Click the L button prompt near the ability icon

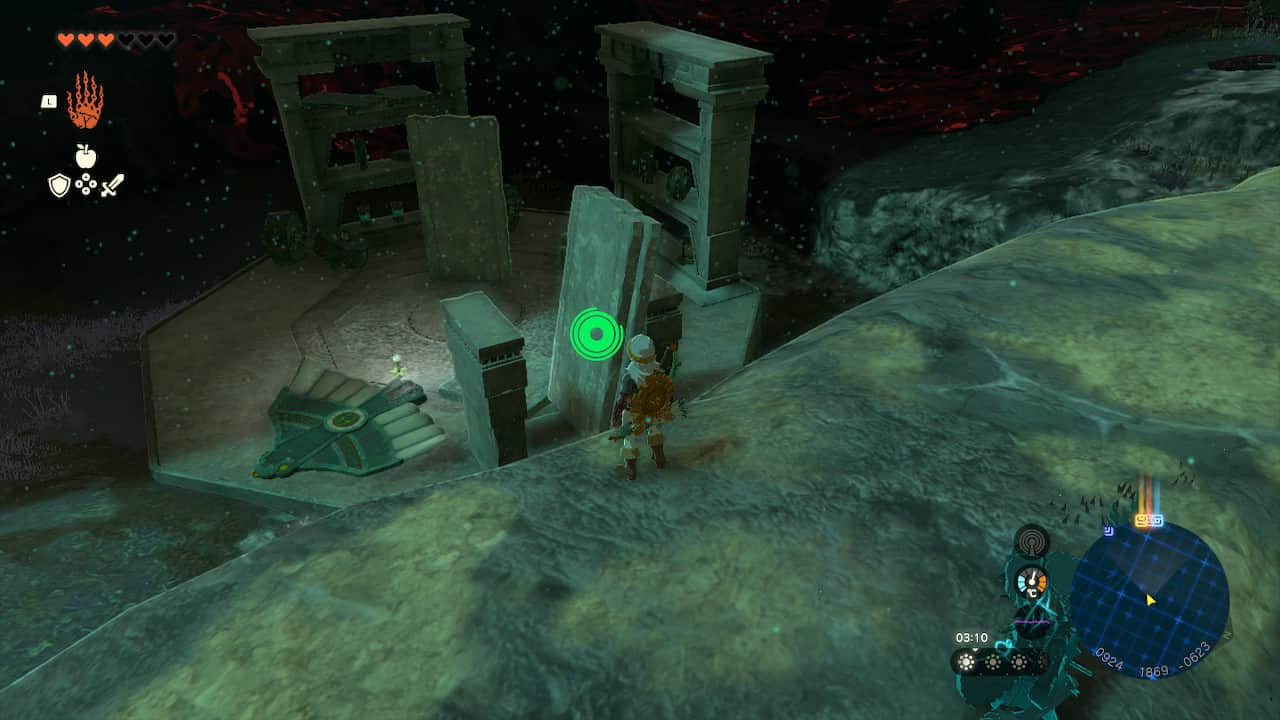49,100
